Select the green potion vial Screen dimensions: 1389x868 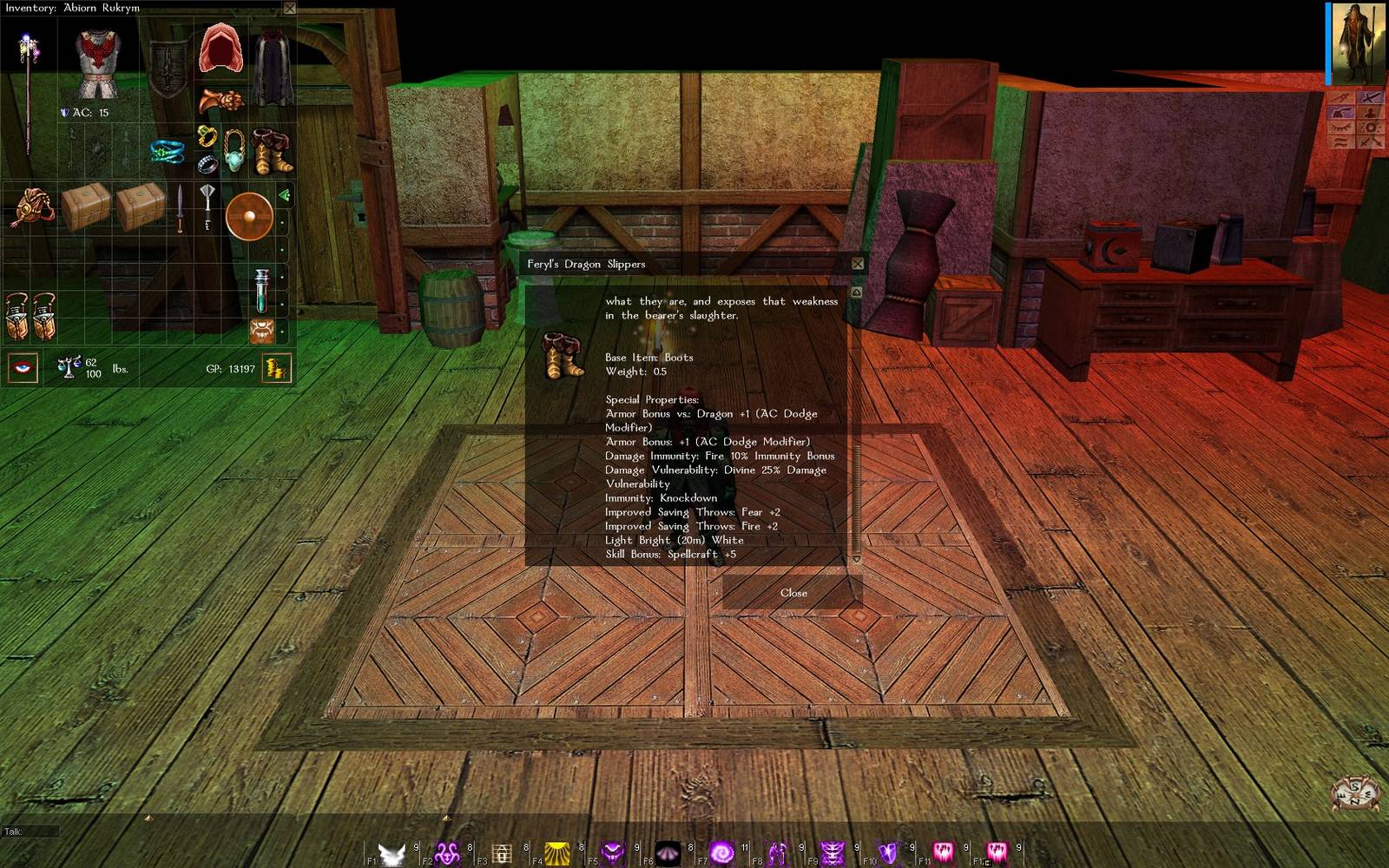(x=261, y=290)
